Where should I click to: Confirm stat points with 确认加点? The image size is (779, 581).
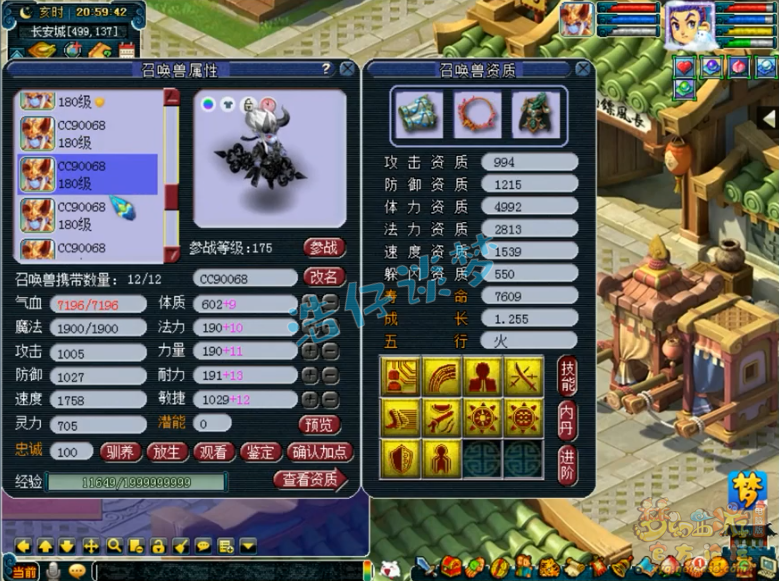(x=318, y=451)
